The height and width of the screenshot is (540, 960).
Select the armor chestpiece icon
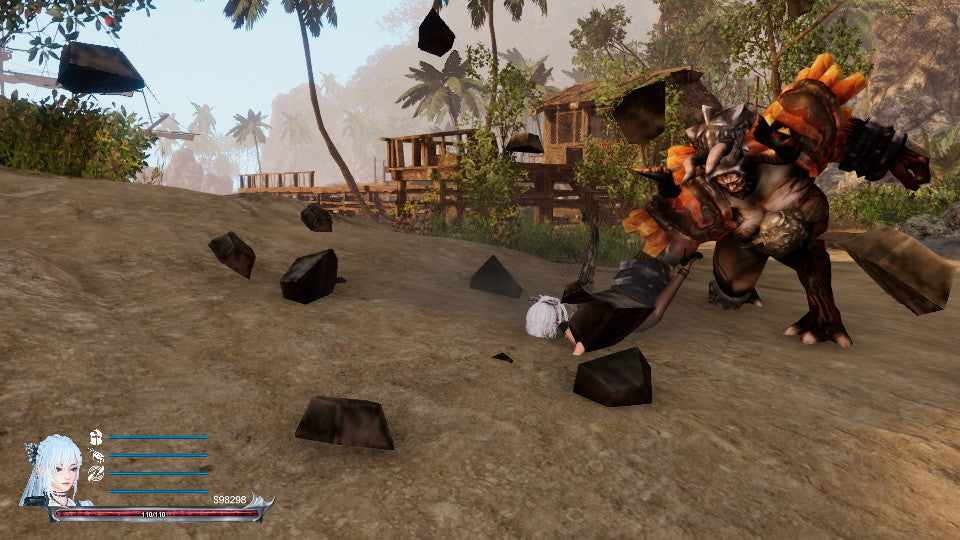96,437
